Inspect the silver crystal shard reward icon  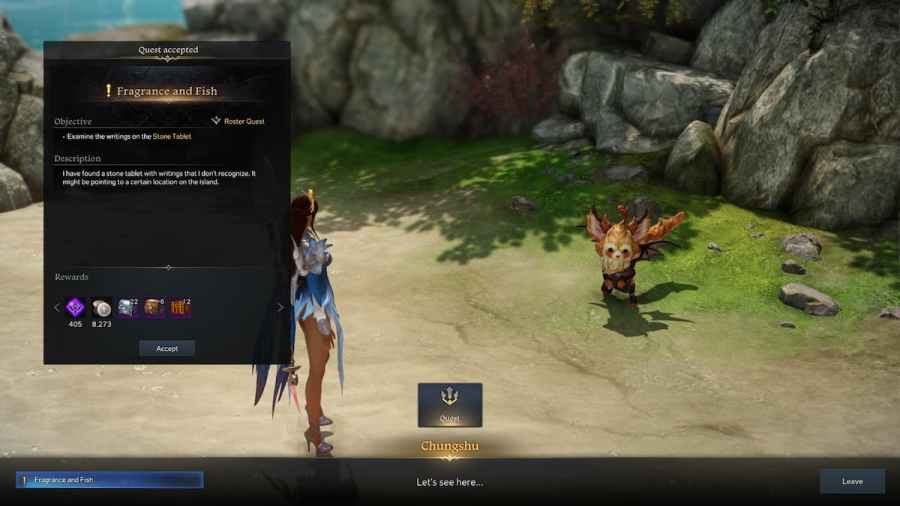[x=128, y=307]
